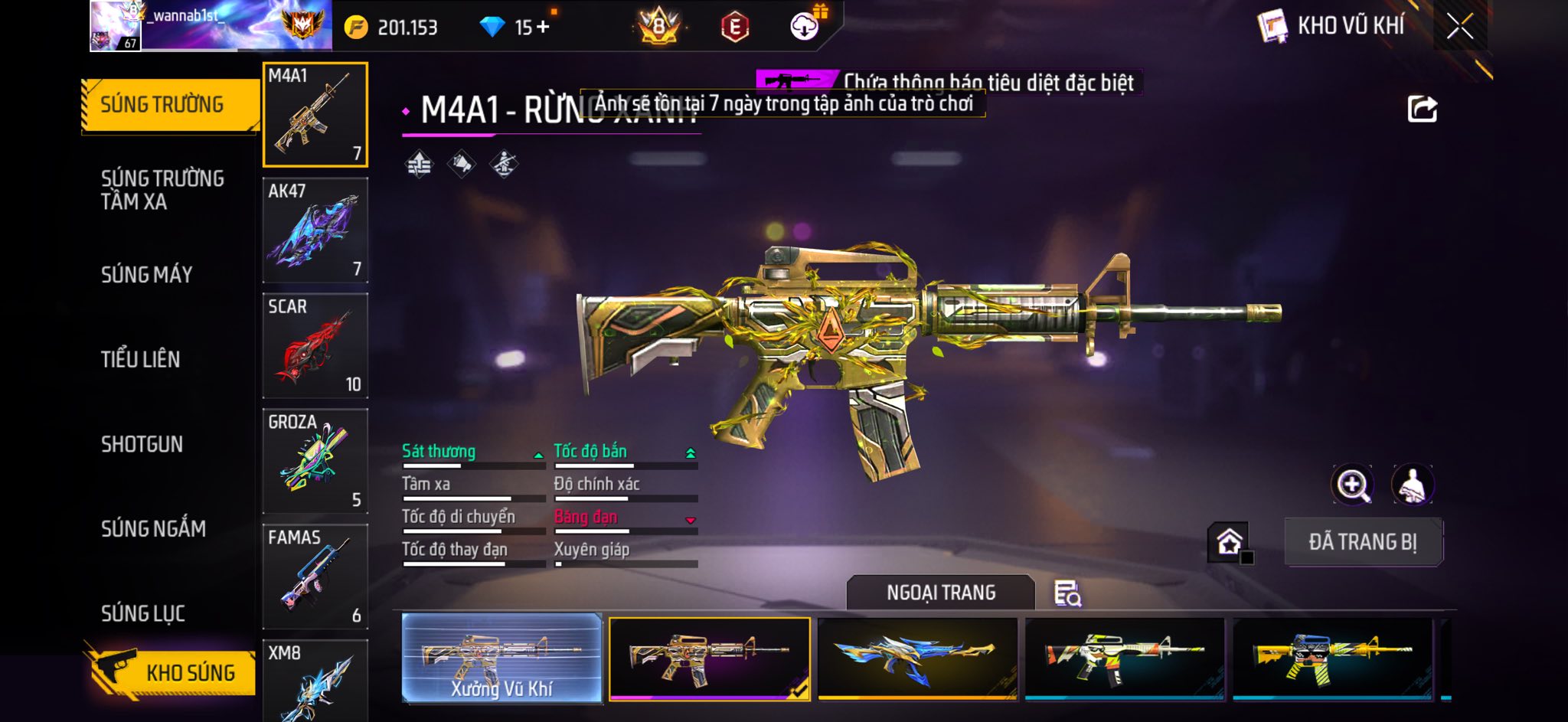Select the blue winged M4A1 skin
This screenshot has width=1568, height=722.
[x=917, y=658]
